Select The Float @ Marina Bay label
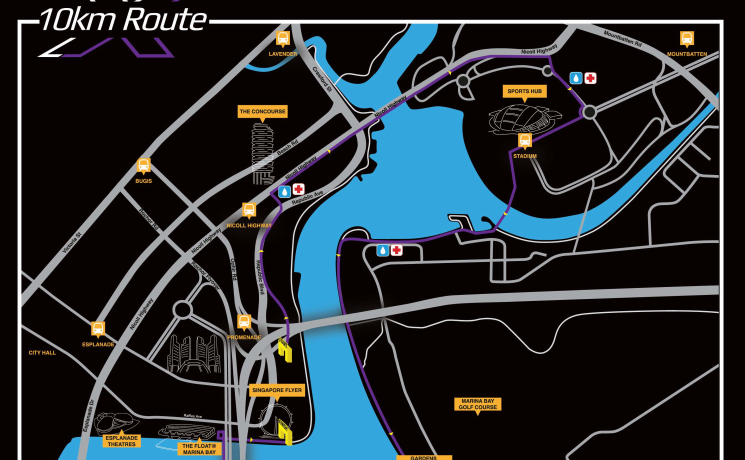The width and height of the screenshot is (745, 460). click(x=197, y=449)
